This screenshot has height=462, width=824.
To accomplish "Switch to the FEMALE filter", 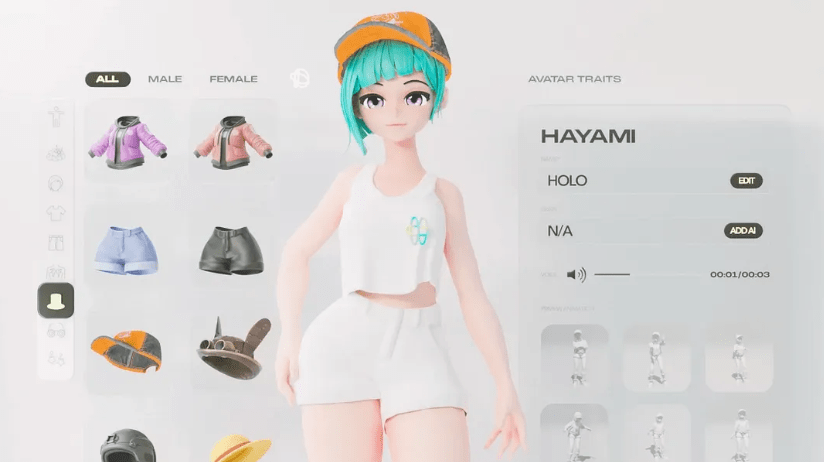I will coord(233,79).
